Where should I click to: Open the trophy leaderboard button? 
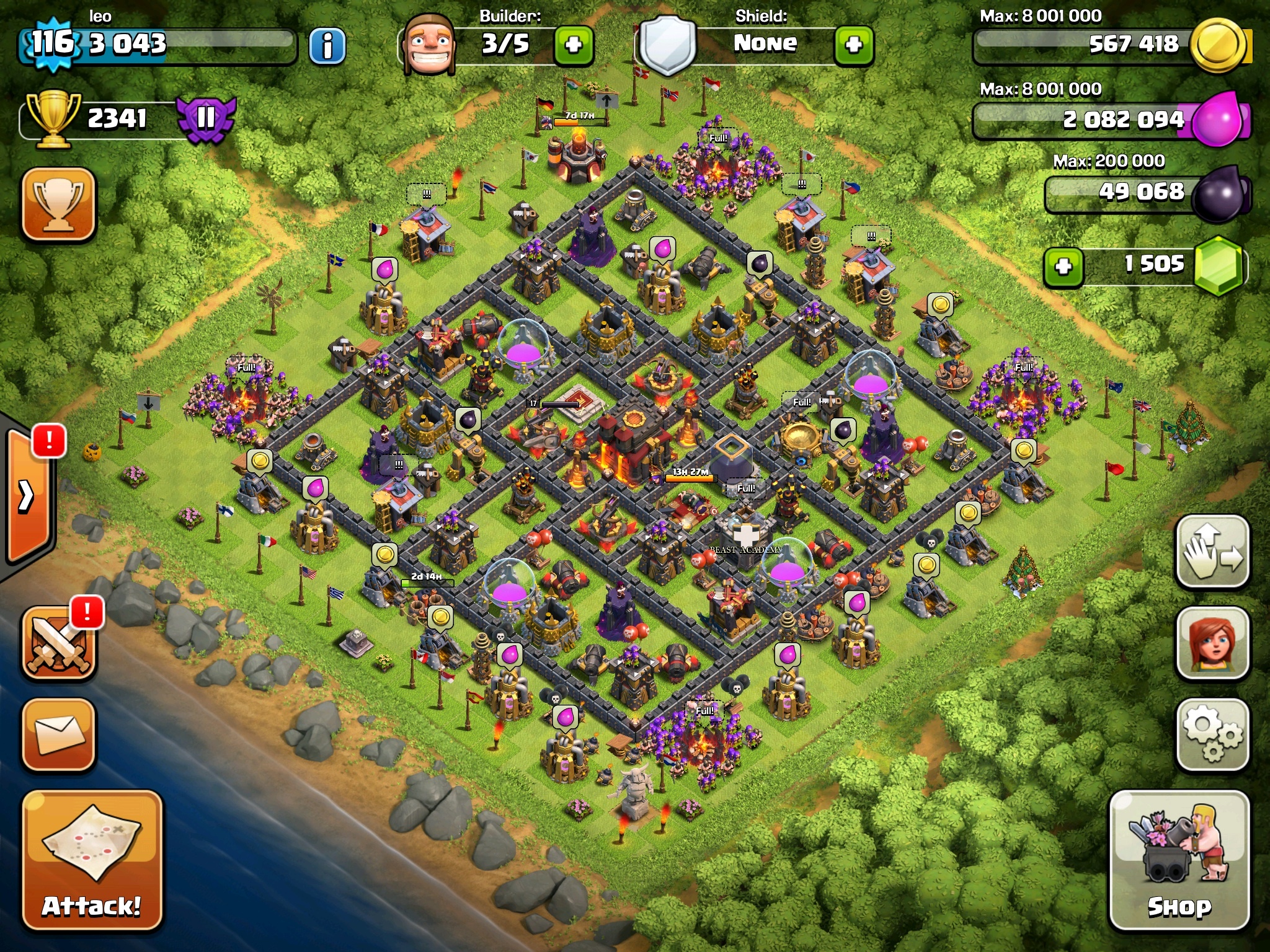59,204
